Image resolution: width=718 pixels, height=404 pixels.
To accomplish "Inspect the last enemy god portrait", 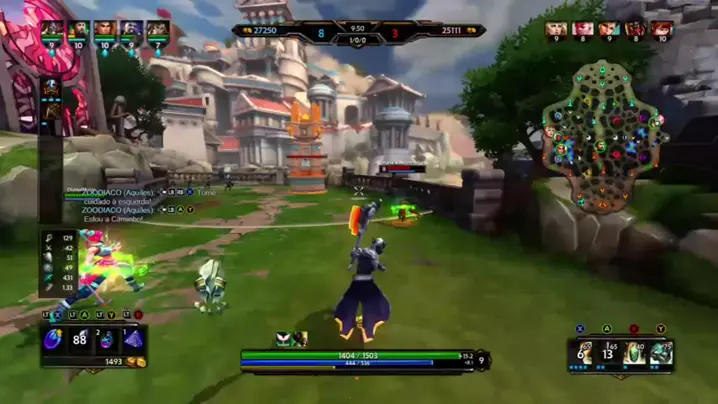I will click(662, 29).
